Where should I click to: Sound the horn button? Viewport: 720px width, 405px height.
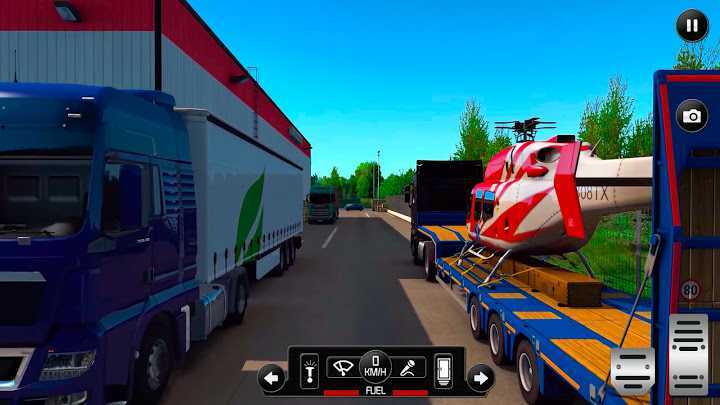[x=408, y=368]
